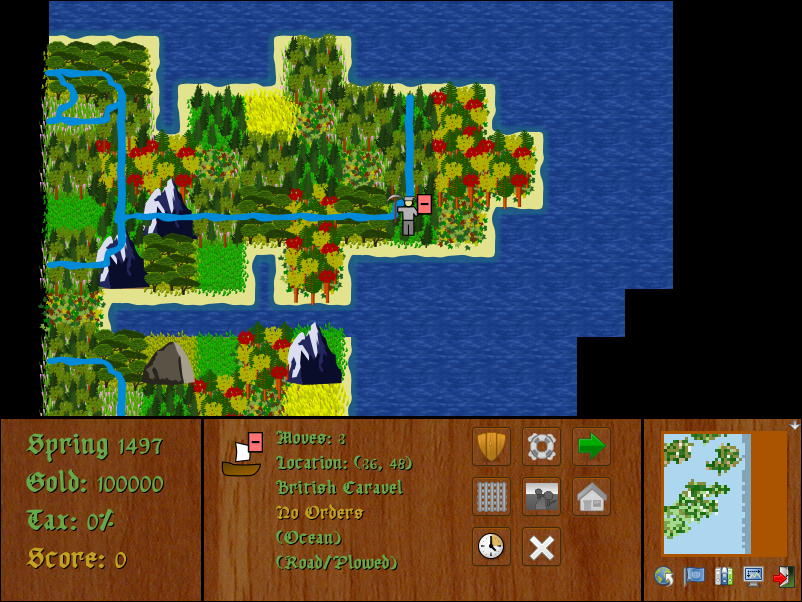Click the grey landscape trees button

541,496
